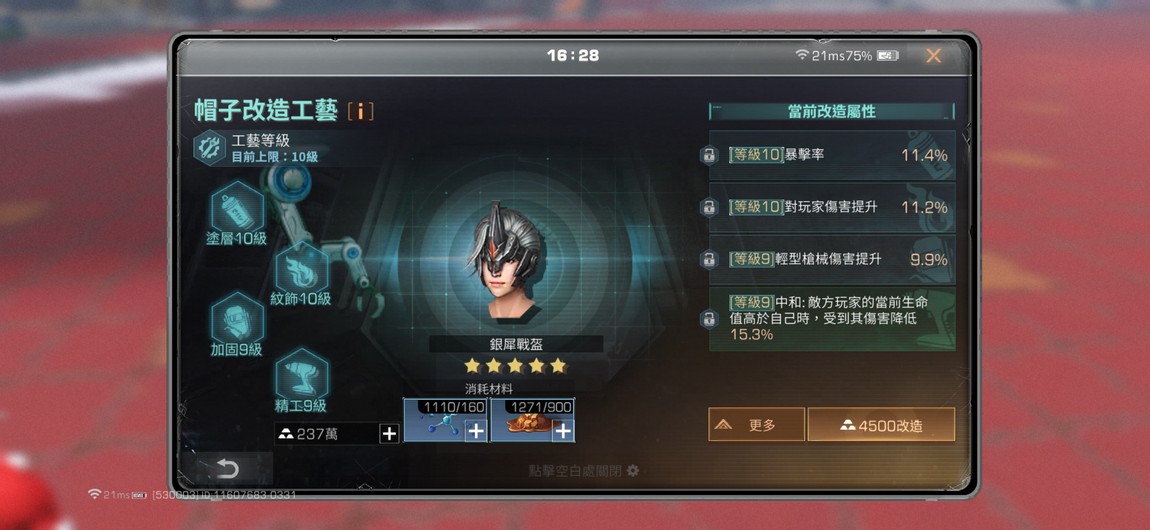
Task: Go back with the return arrow
Action: click(x=227, y=468)
